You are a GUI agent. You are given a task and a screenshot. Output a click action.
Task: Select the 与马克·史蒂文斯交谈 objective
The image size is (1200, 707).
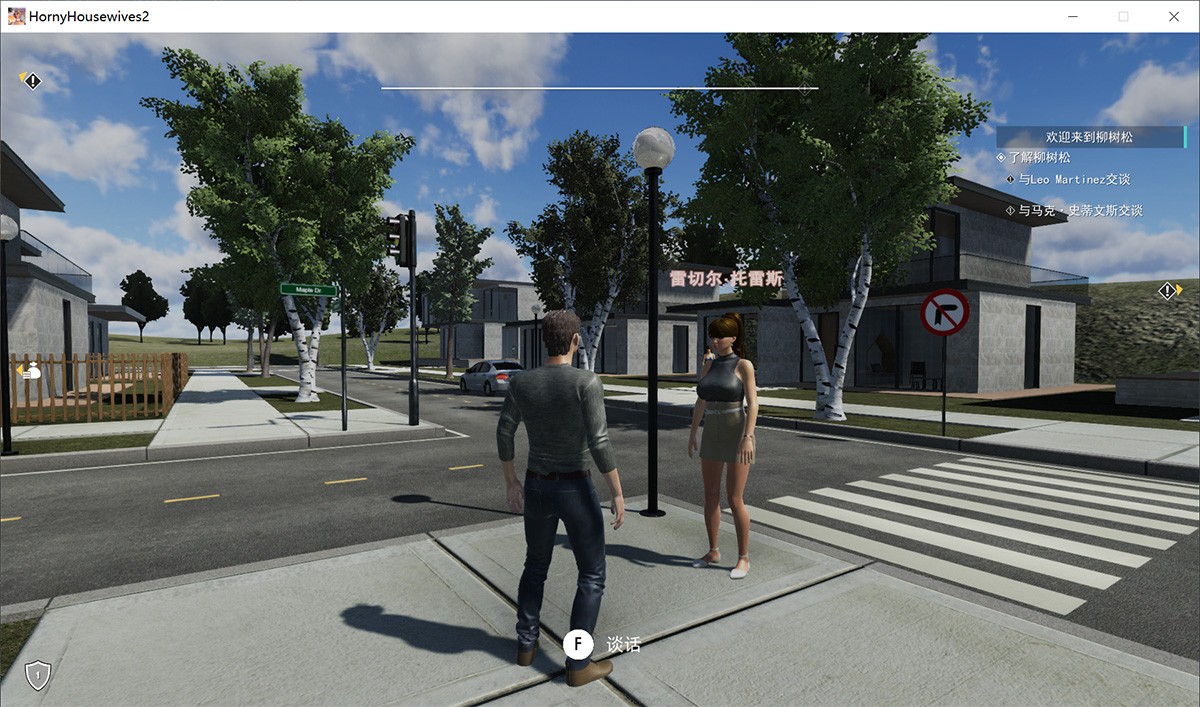pos(1079,211)
